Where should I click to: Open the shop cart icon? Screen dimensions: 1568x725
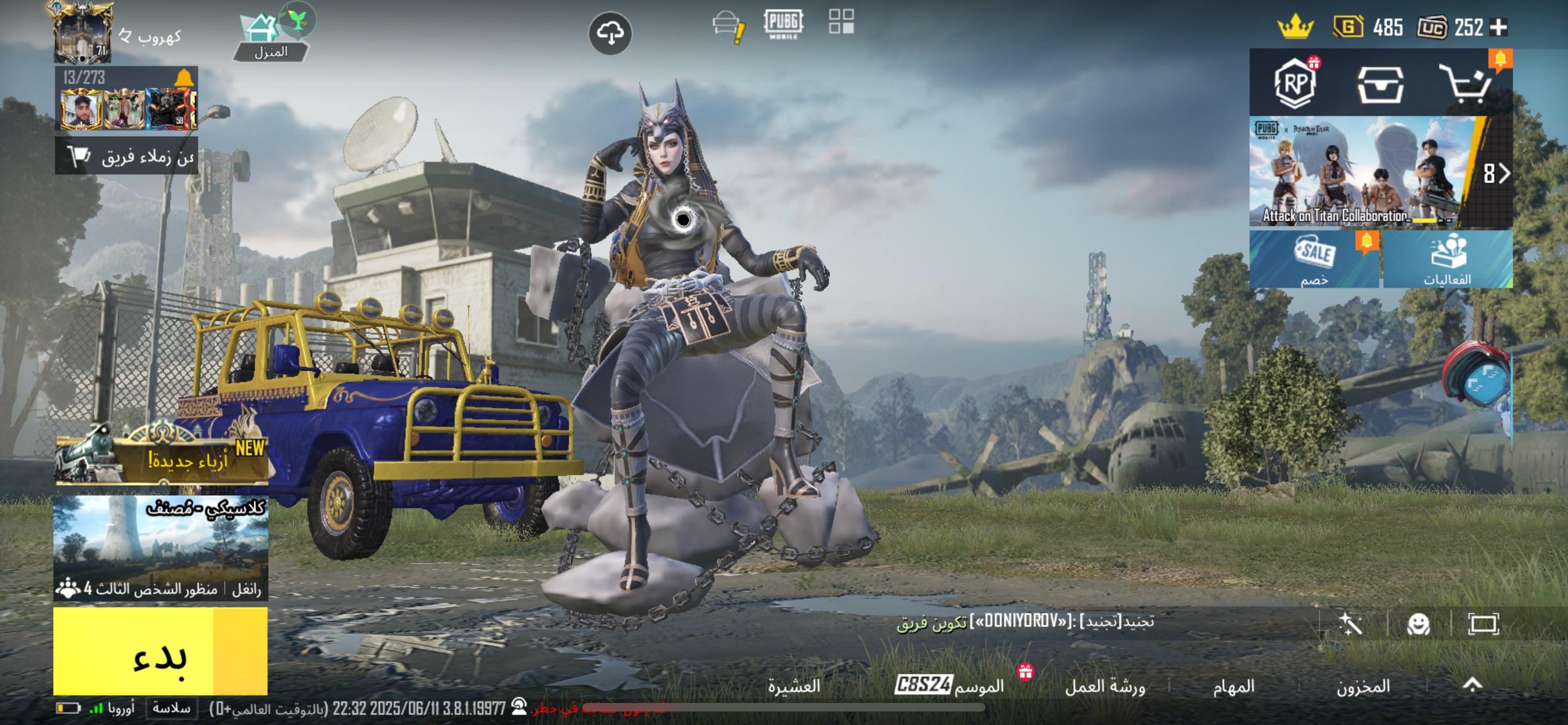pyautogui.click(x=1466, y=84)
